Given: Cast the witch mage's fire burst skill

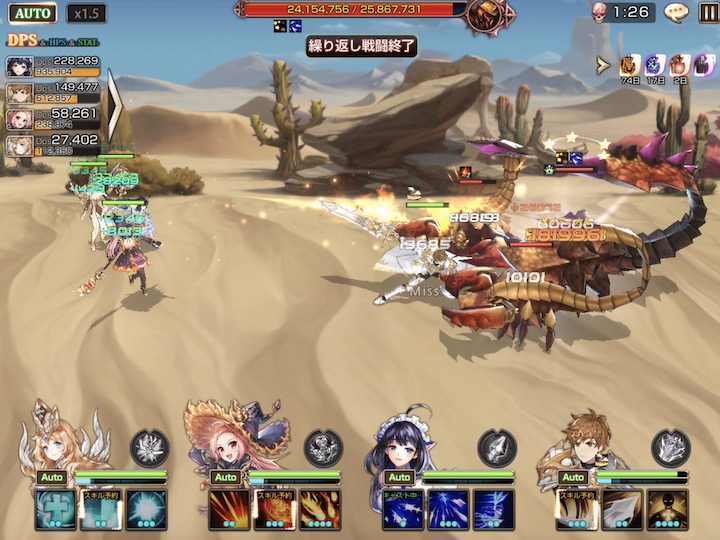Looking at the screenshot, I should click(x=319, y=509).
